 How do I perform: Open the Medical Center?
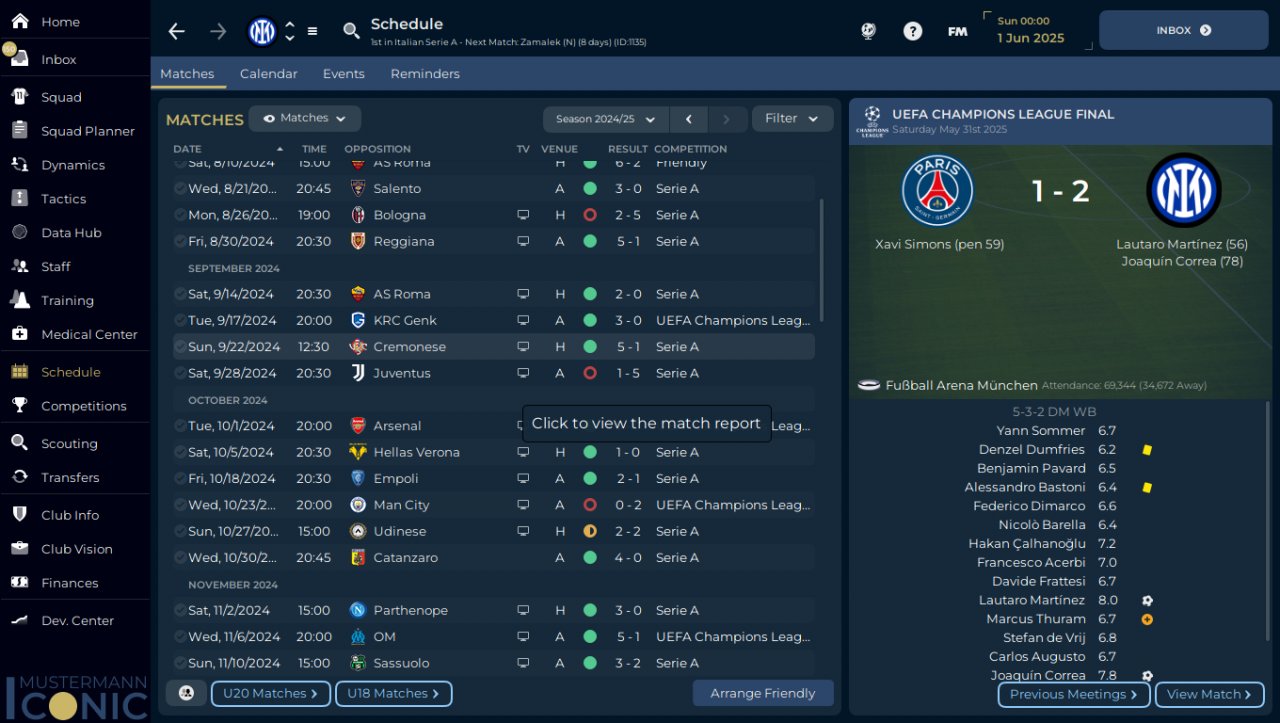(x=89, y=334)
